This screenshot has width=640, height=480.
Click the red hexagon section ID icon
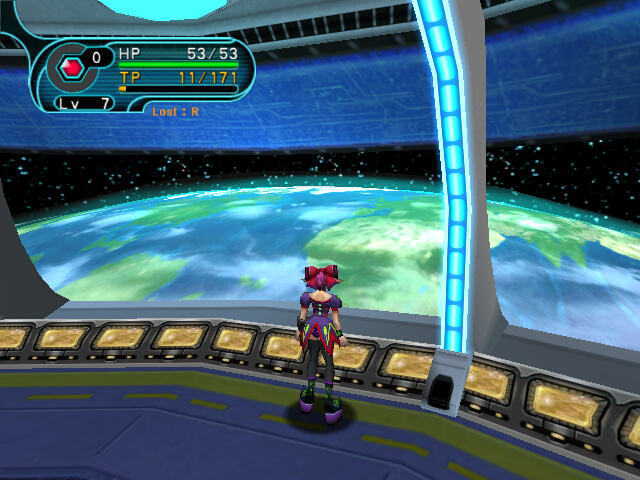point(71,67)
